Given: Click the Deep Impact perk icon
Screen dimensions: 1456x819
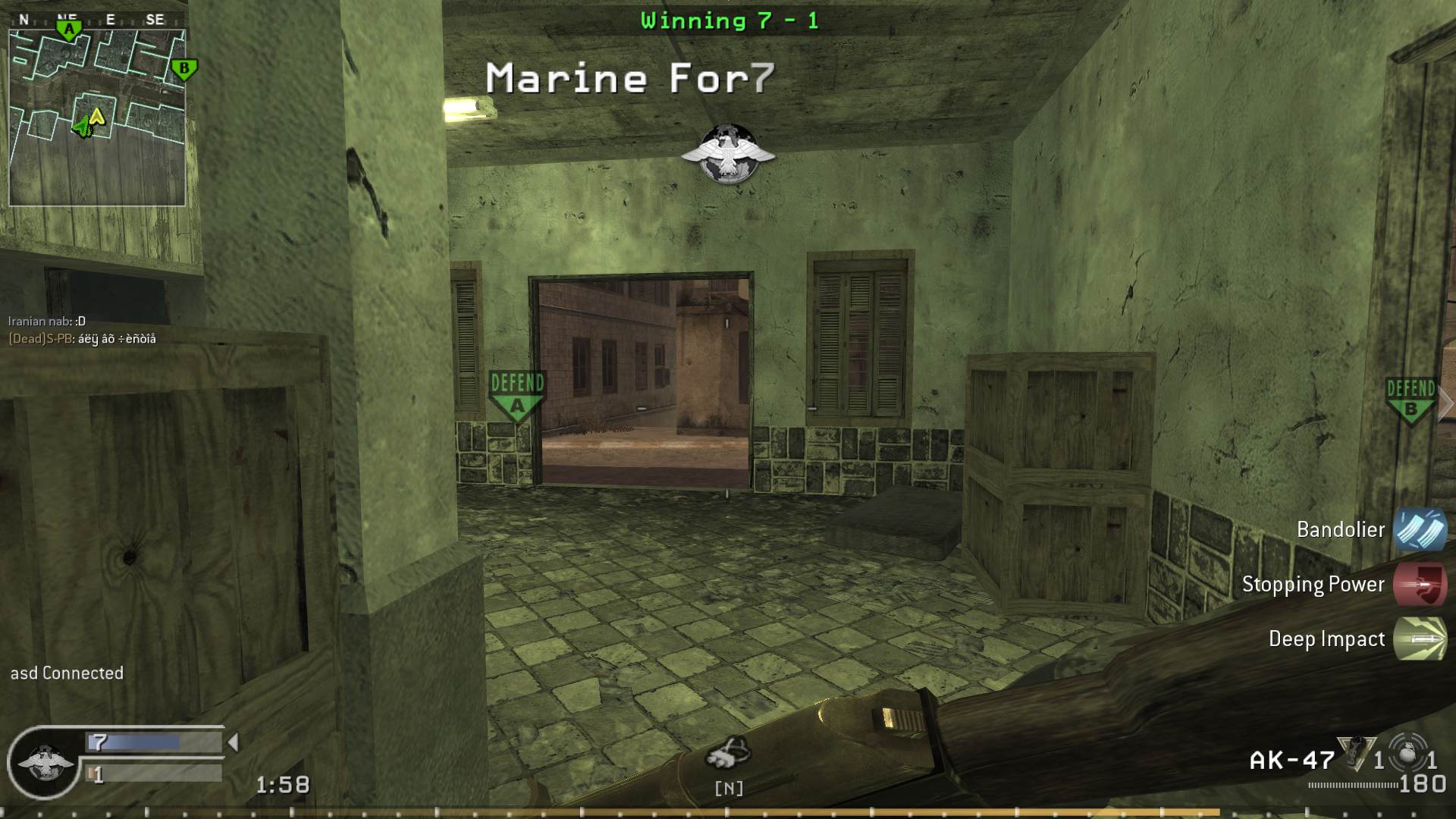Looking at the screenshot, I should click(1424, 639).
